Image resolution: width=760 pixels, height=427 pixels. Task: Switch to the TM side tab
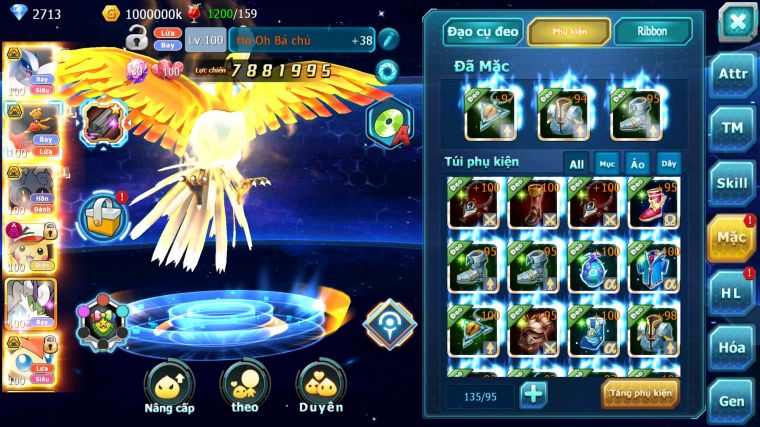(x=732, y=128)
